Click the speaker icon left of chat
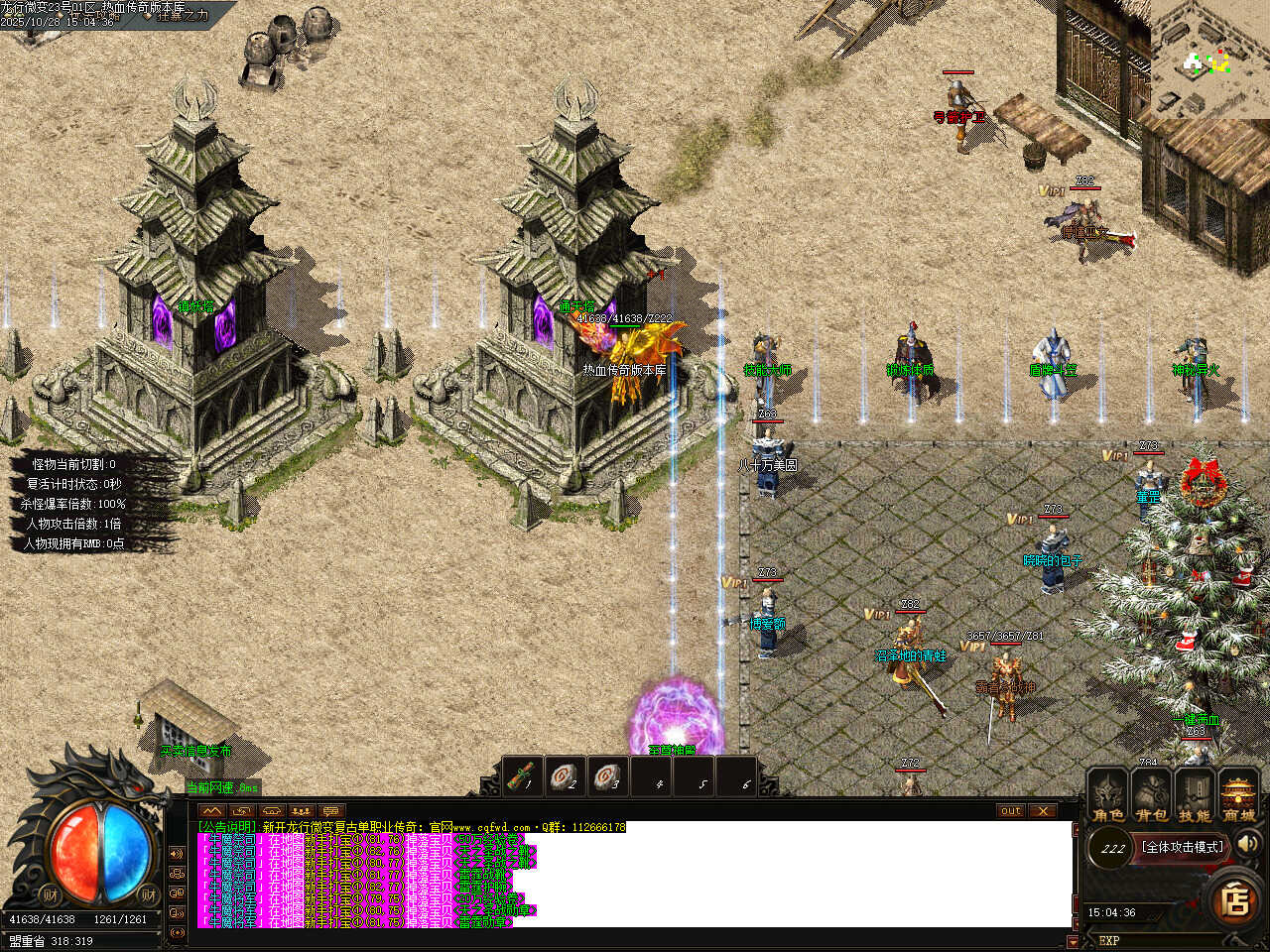1270x952 pixels. pos(178,854)
